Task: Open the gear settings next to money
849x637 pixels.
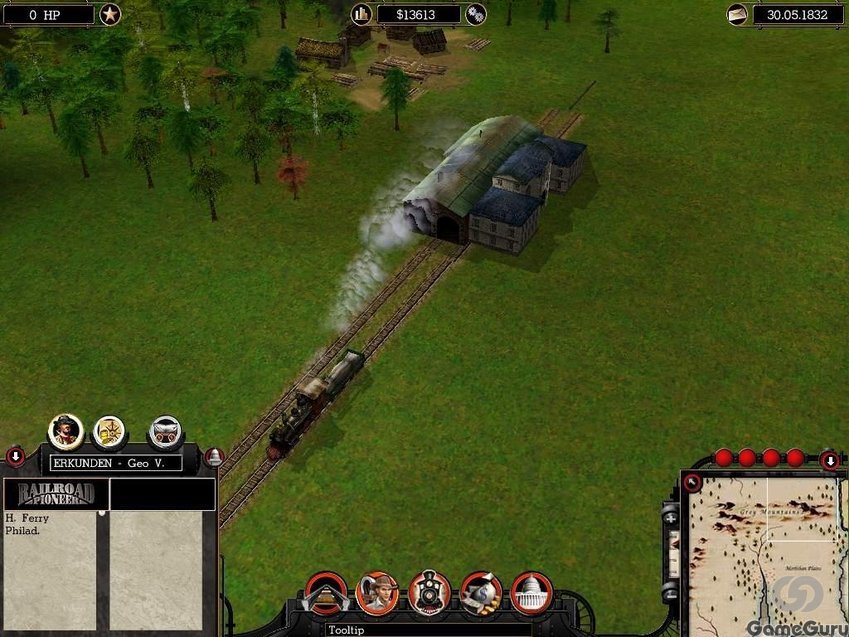Action: pos(476,14)
